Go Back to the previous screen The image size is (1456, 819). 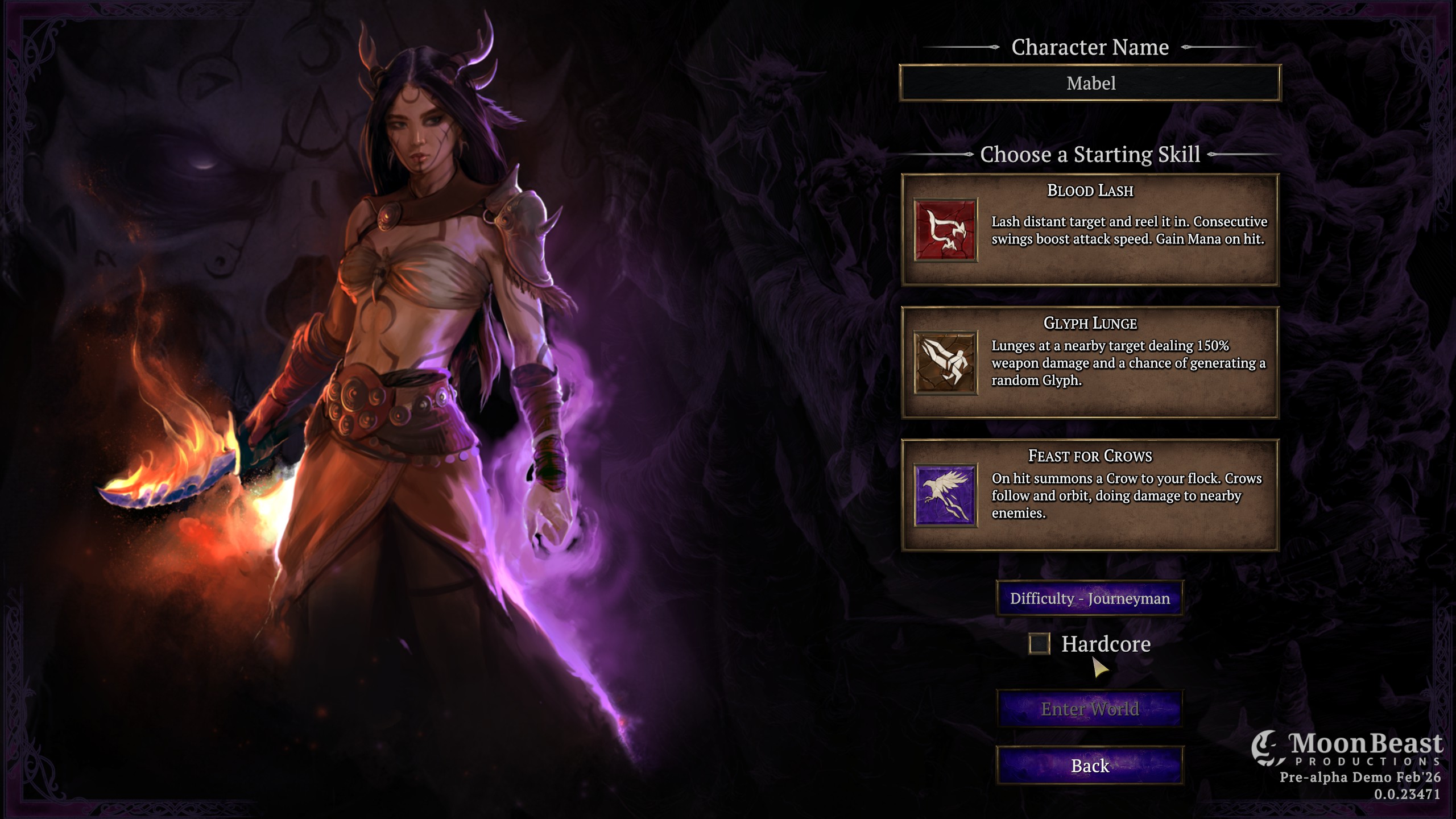(x=1090, y=766)
